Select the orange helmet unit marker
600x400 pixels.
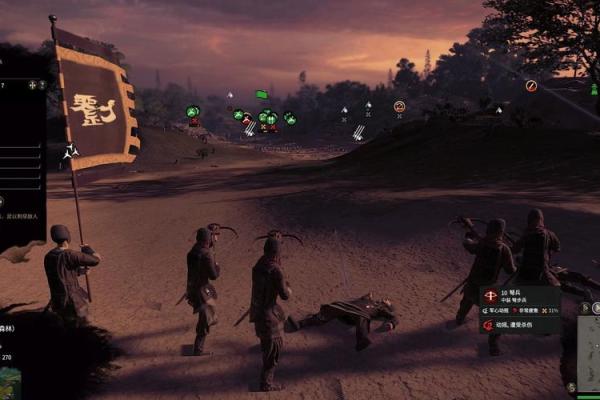point(400,106)
